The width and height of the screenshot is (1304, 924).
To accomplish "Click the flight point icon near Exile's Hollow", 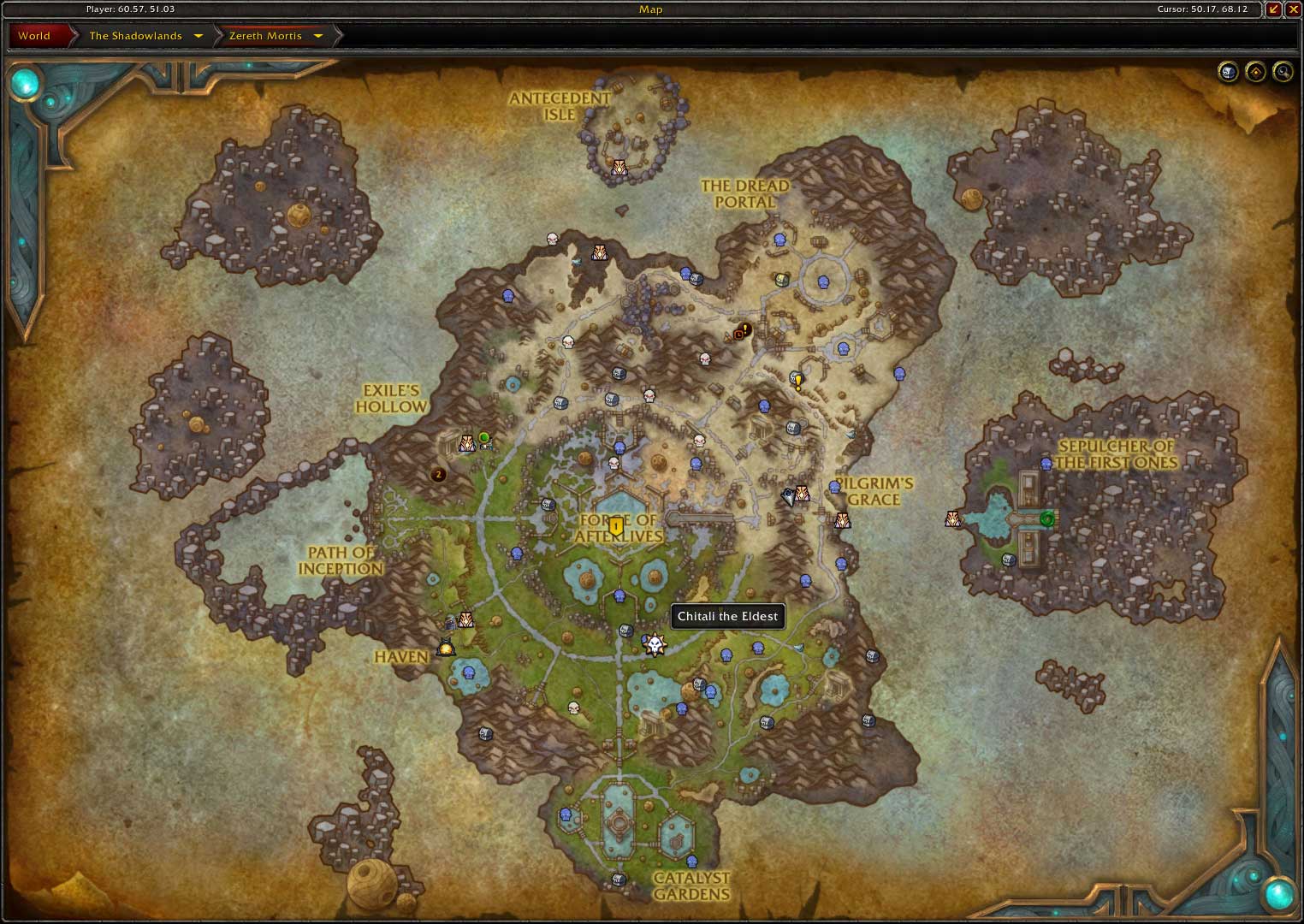I will [466, 443].
